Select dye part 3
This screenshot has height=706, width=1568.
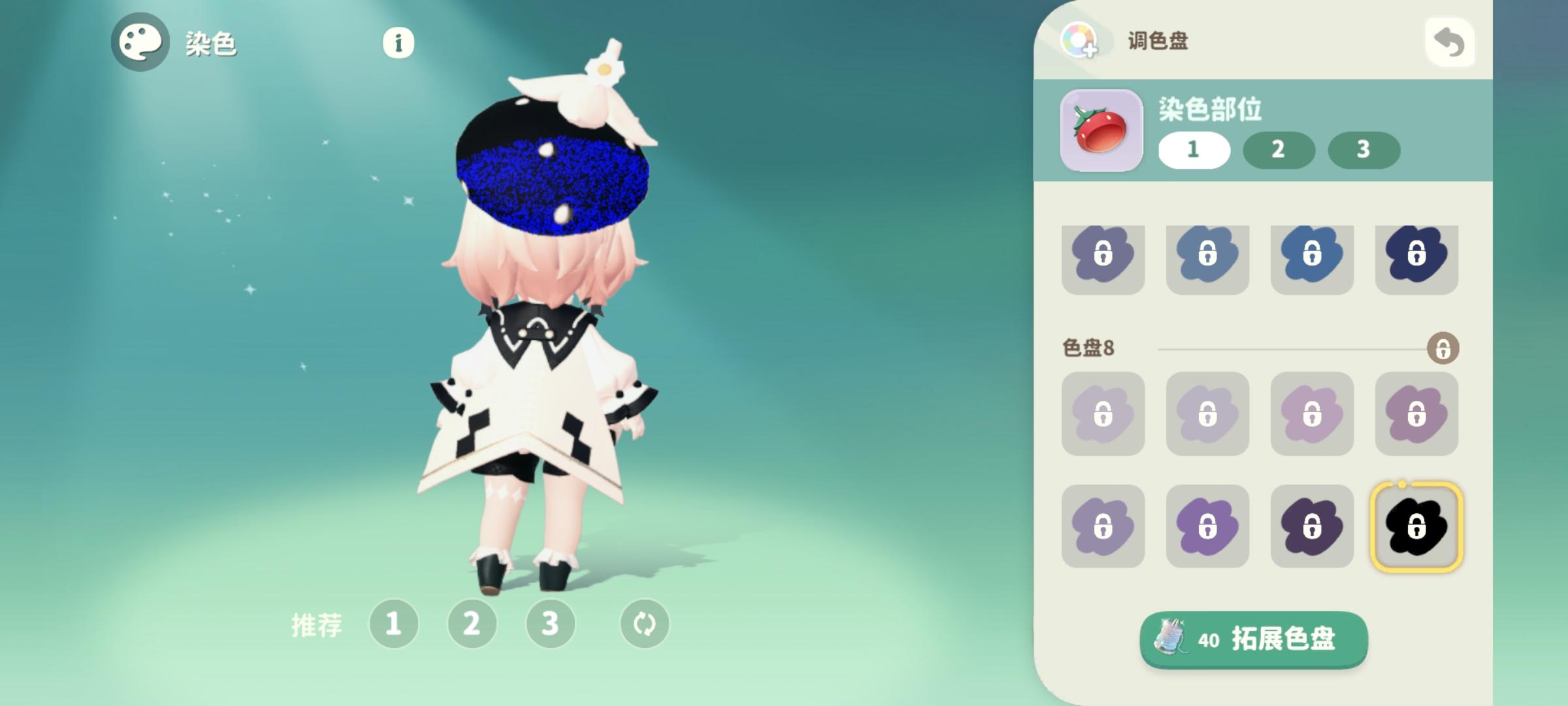pos(1364,150)
